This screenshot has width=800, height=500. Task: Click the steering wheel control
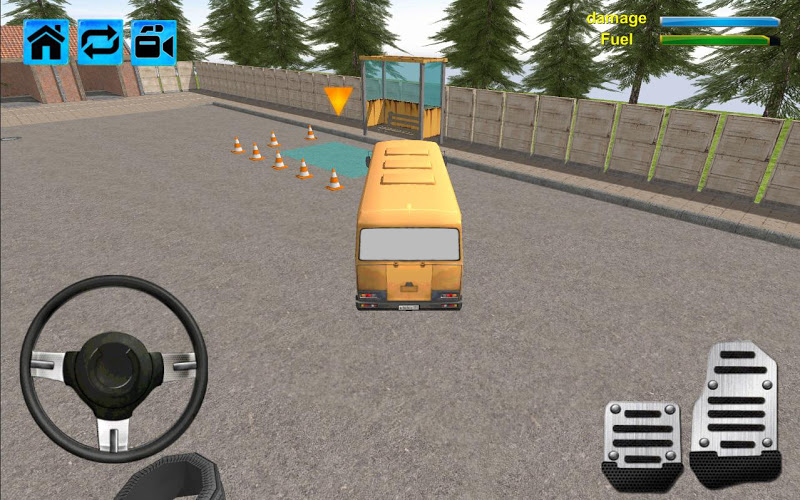point(113,366)
